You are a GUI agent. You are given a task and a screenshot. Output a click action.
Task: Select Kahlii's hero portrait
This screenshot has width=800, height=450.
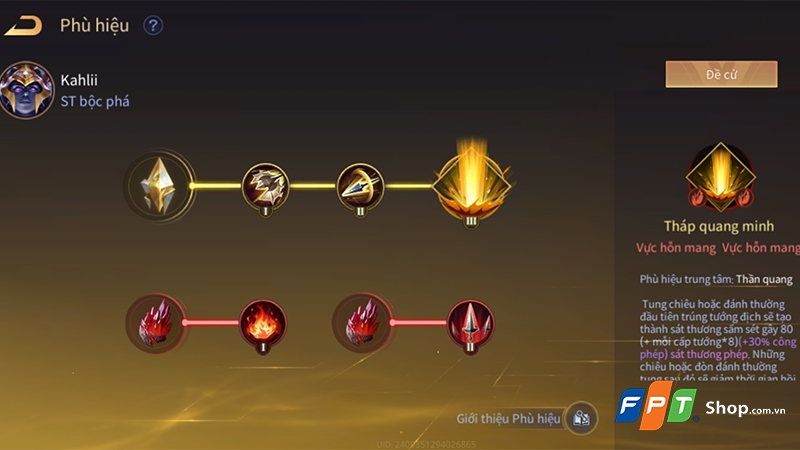pos(27,91)
